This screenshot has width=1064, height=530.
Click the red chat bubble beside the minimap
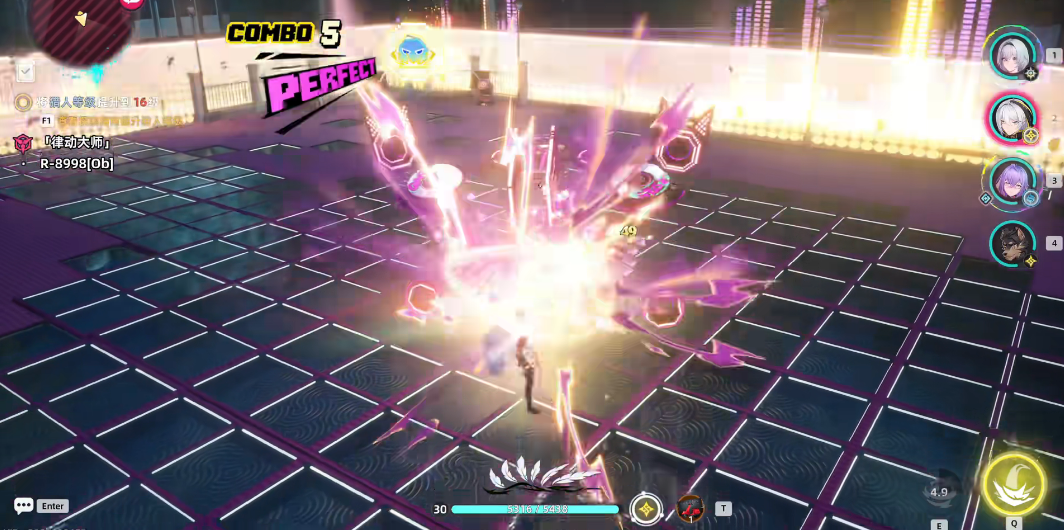[x=131, y=3]
